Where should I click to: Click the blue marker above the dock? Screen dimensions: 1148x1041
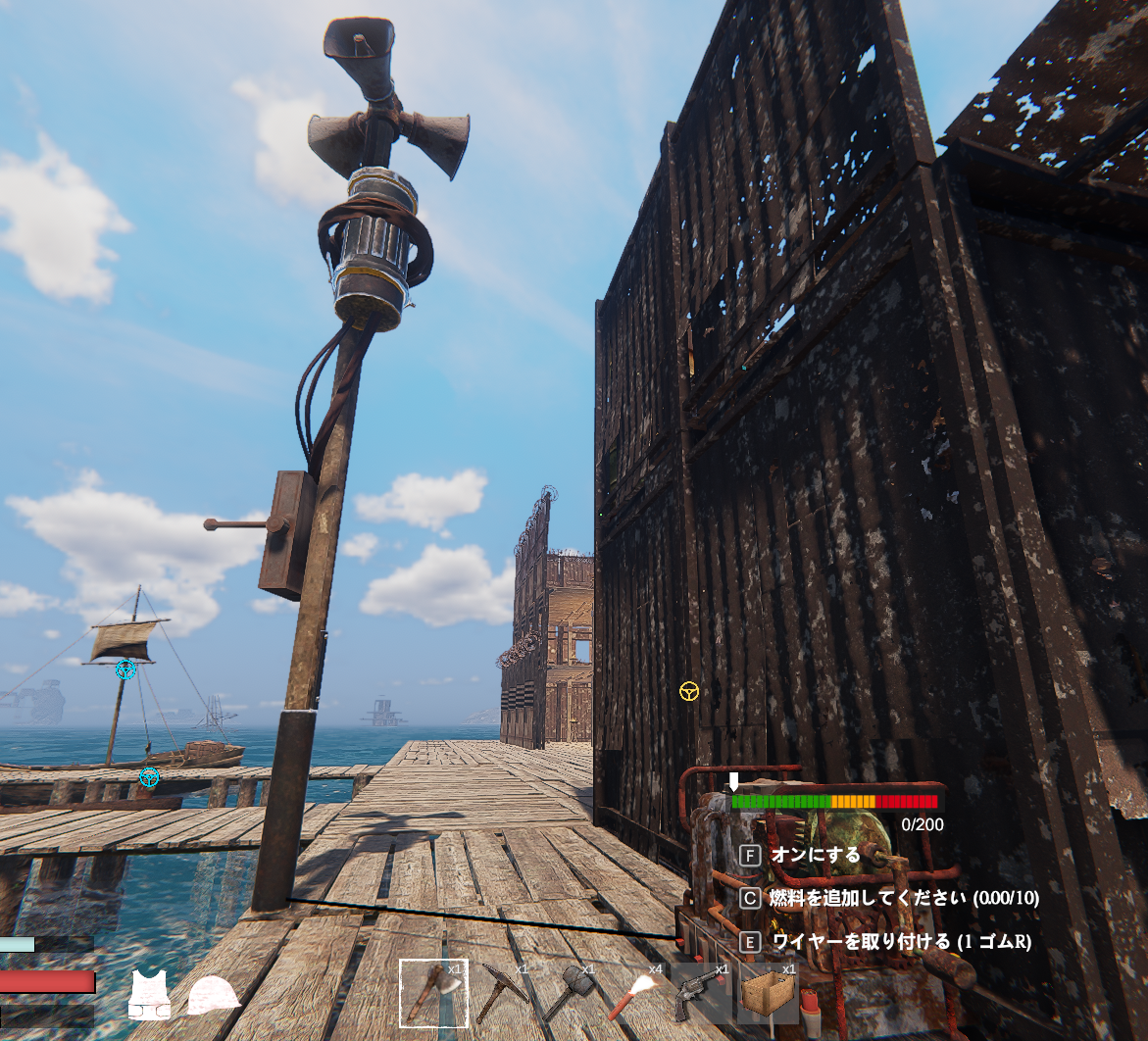[149, 777]
